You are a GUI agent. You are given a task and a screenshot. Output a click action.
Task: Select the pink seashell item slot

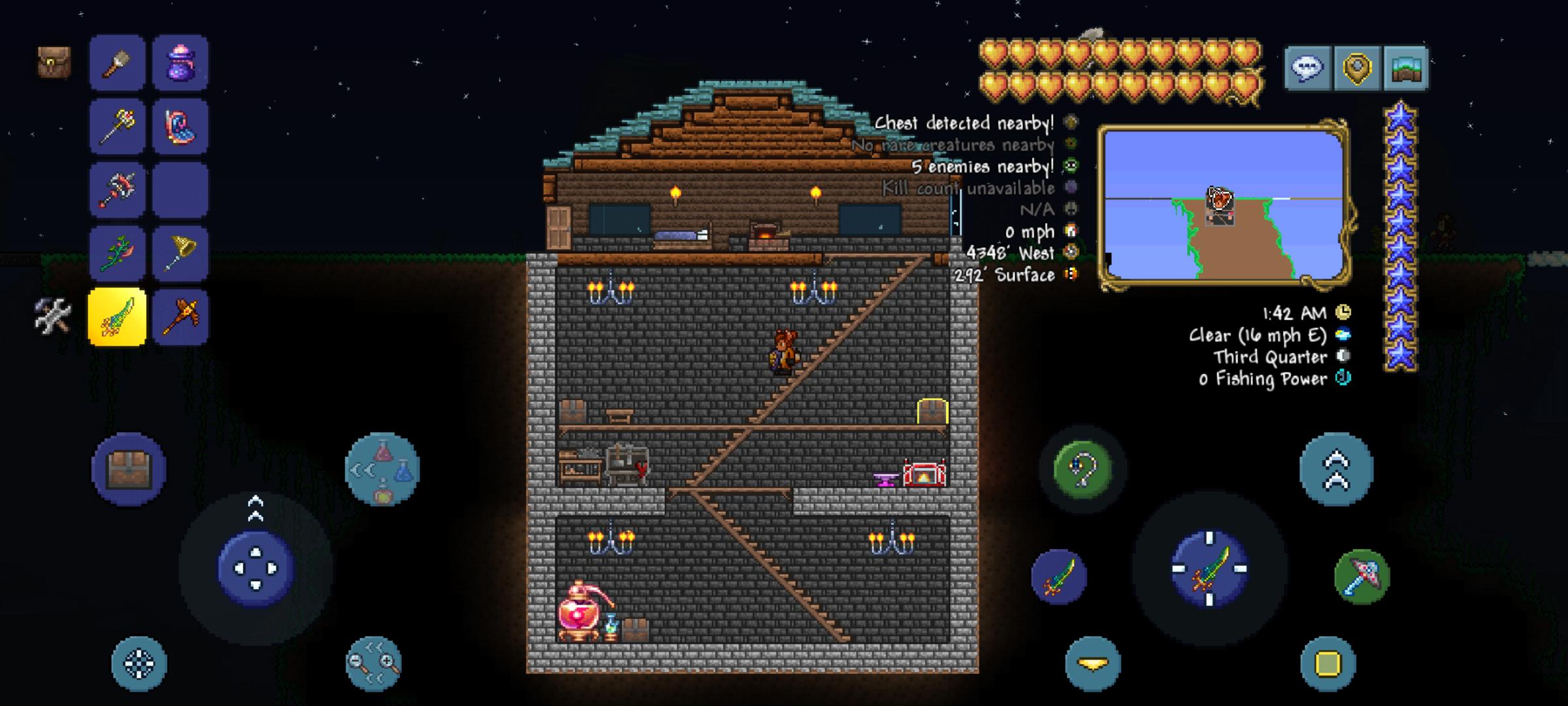tap(180, 126)
